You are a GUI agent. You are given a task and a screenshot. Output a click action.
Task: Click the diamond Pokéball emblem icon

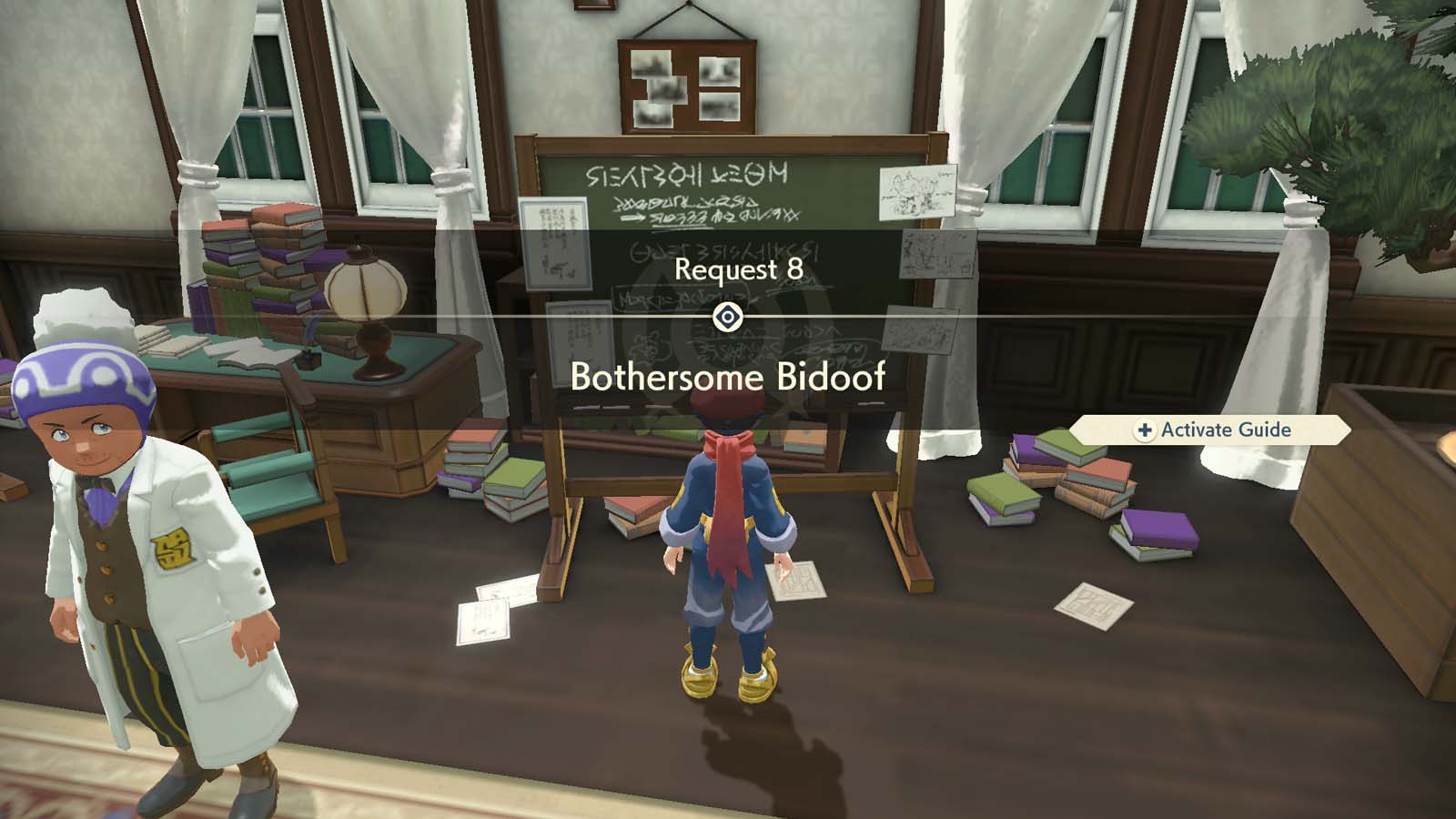(728, 317)
